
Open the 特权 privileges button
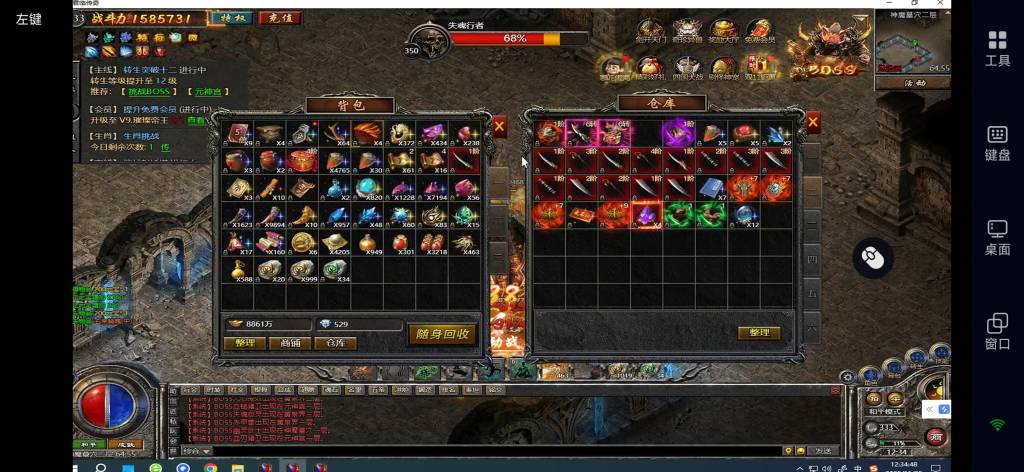pyautogui.click(x=231, y=18)
